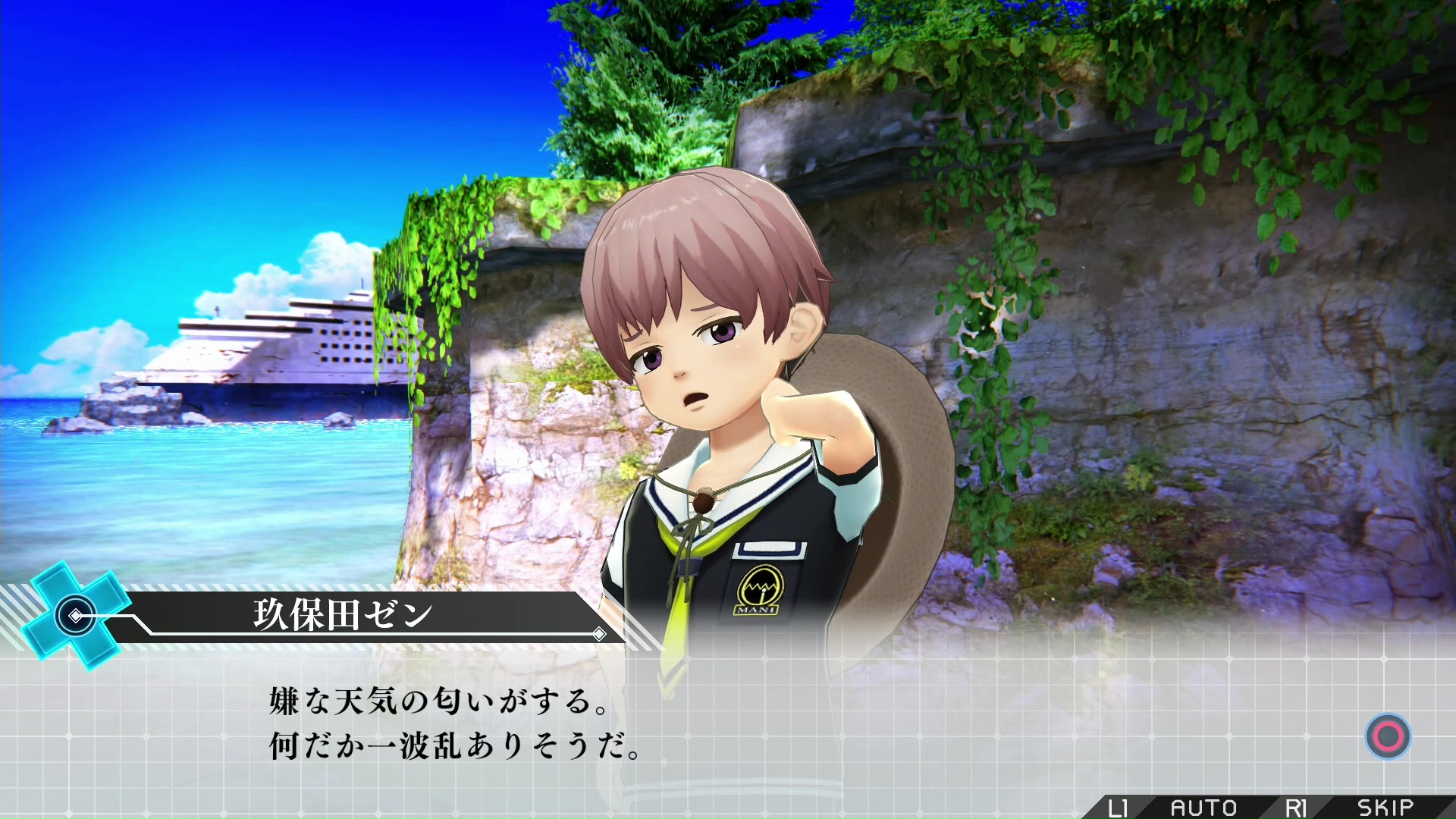Click the dialogue text box to continue
The height and width of the screenshot is (819, 1456).
pyautogui.click(x=728, y=724)
